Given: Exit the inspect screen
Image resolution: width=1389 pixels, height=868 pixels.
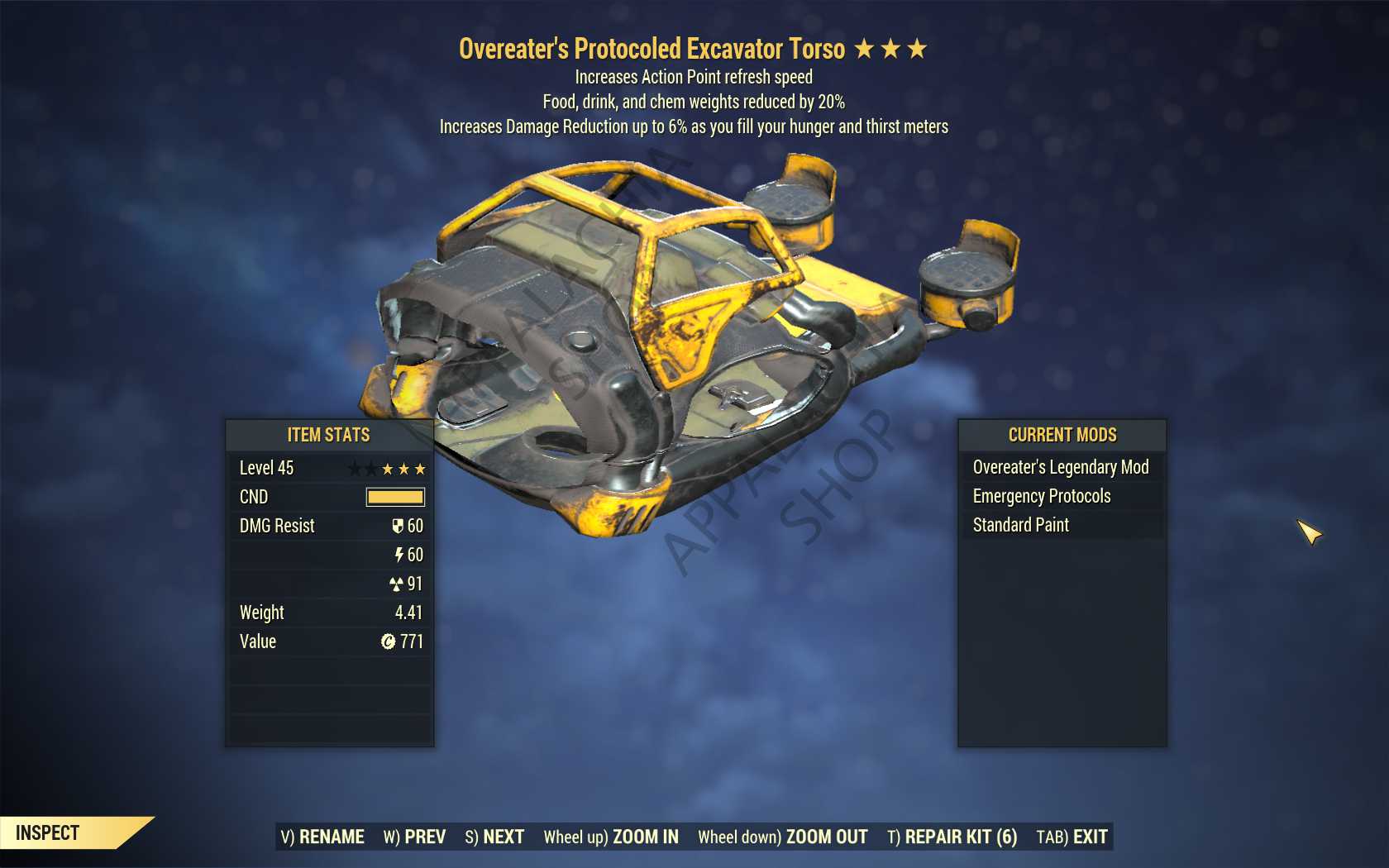Looking at the screenshot, I should point(1072,837).
